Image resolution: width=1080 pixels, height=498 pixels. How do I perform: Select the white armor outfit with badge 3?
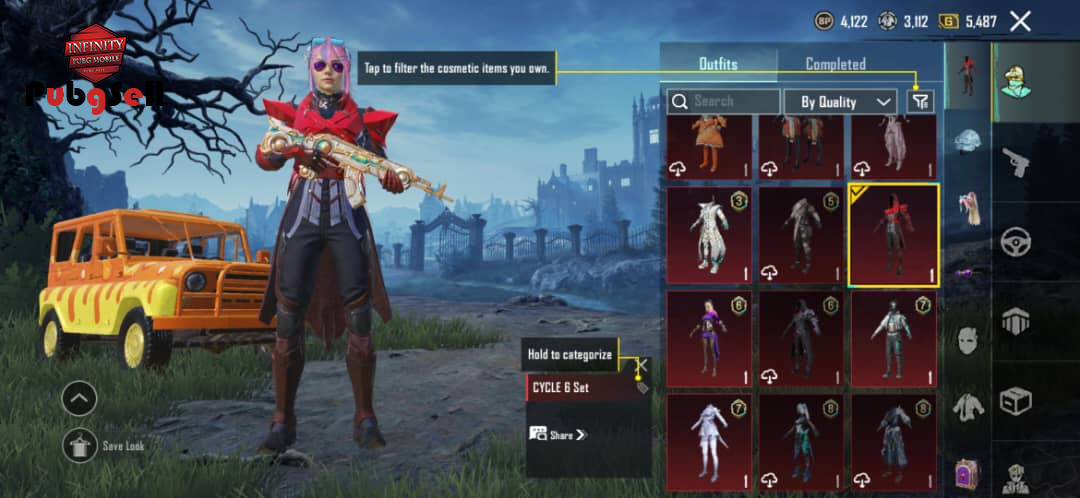click(x=709, y=235)
